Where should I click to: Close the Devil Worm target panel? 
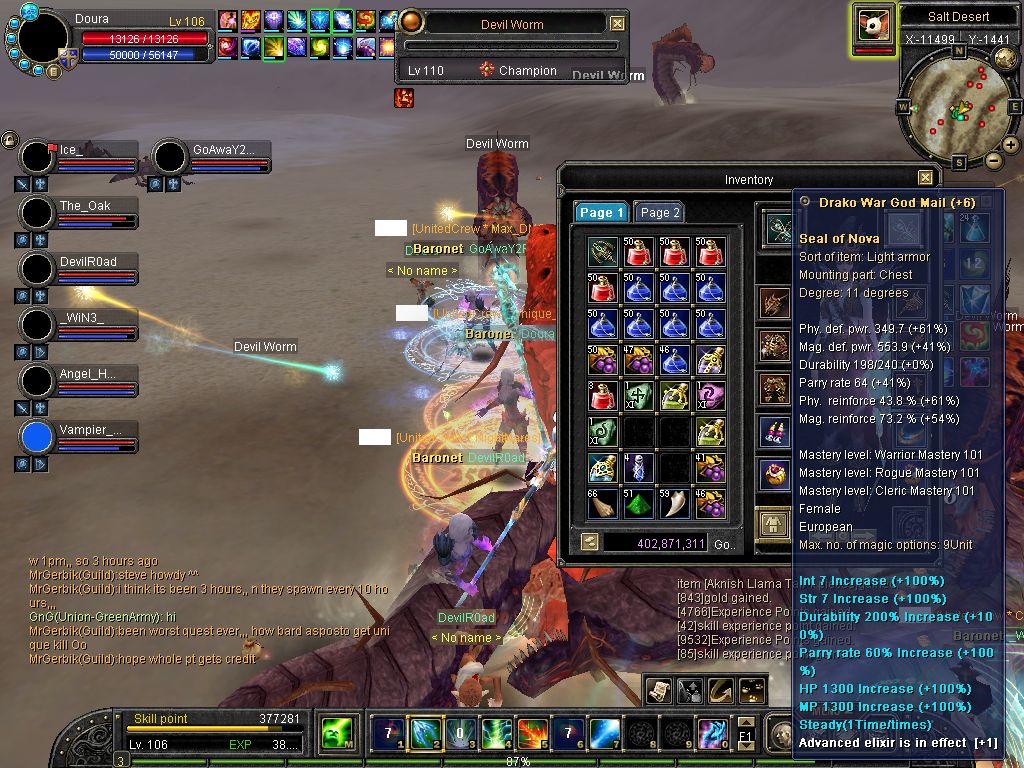click(617, 23)
